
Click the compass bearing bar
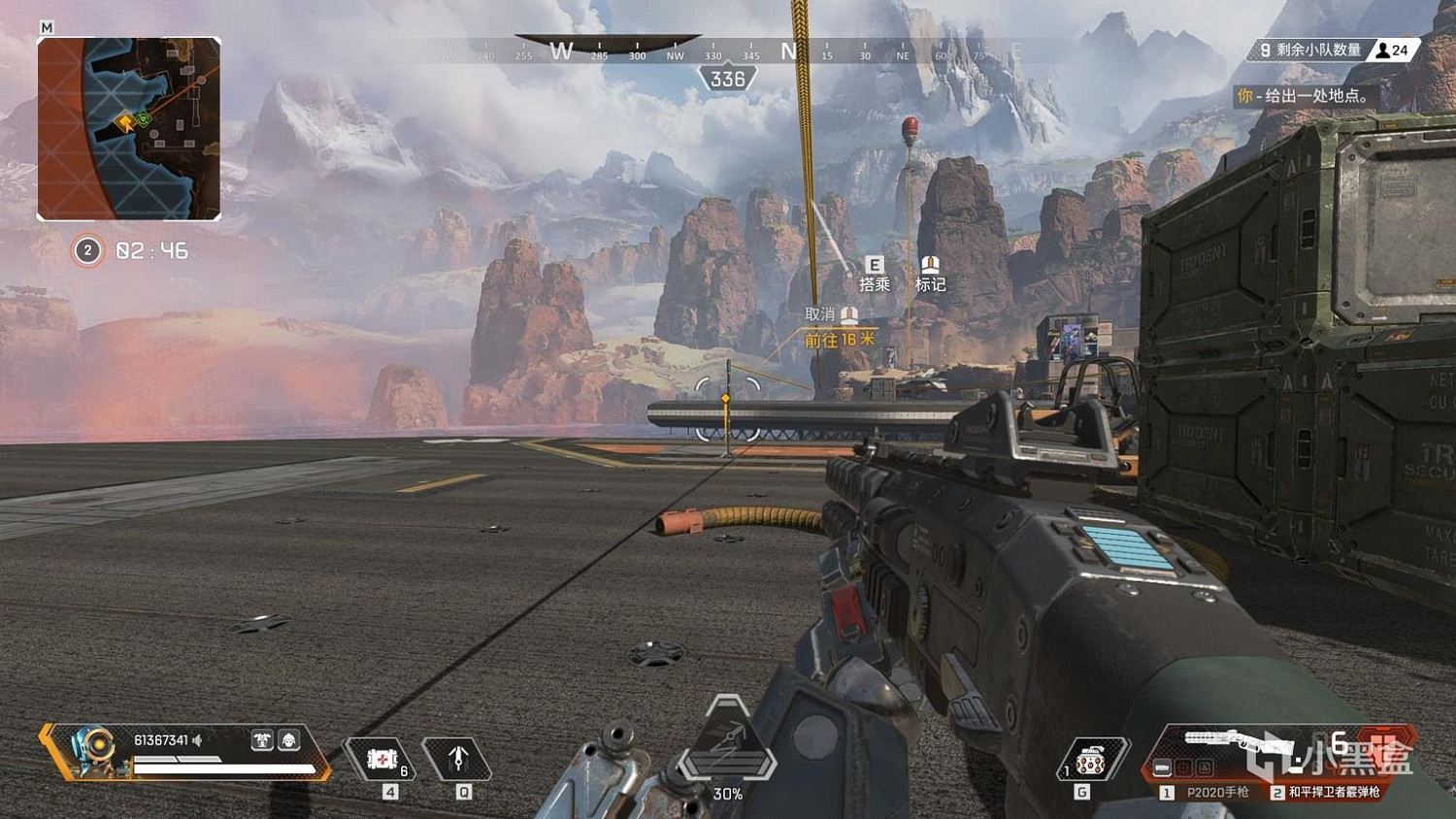(728, 50)
